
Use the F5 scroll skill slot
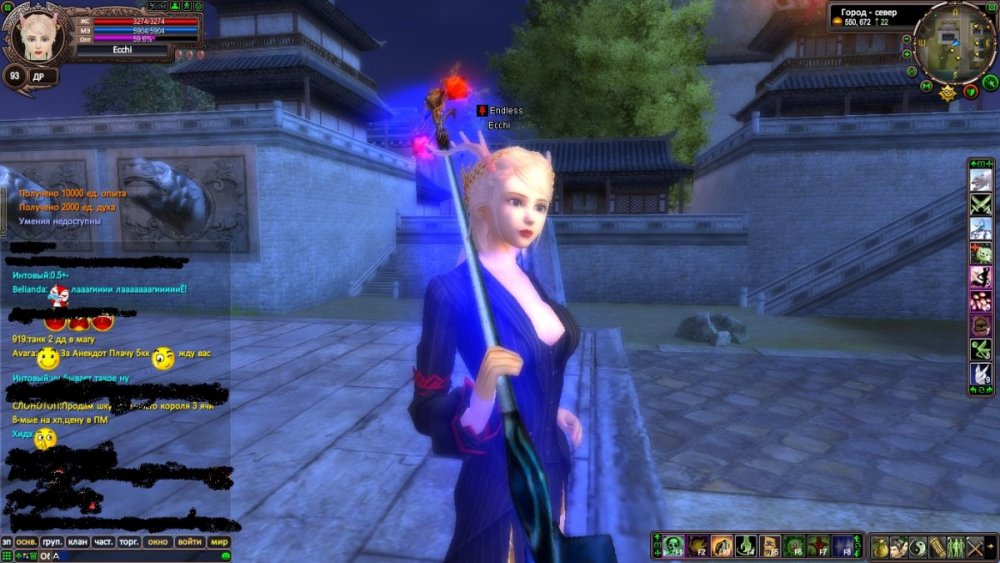point(769,546)
